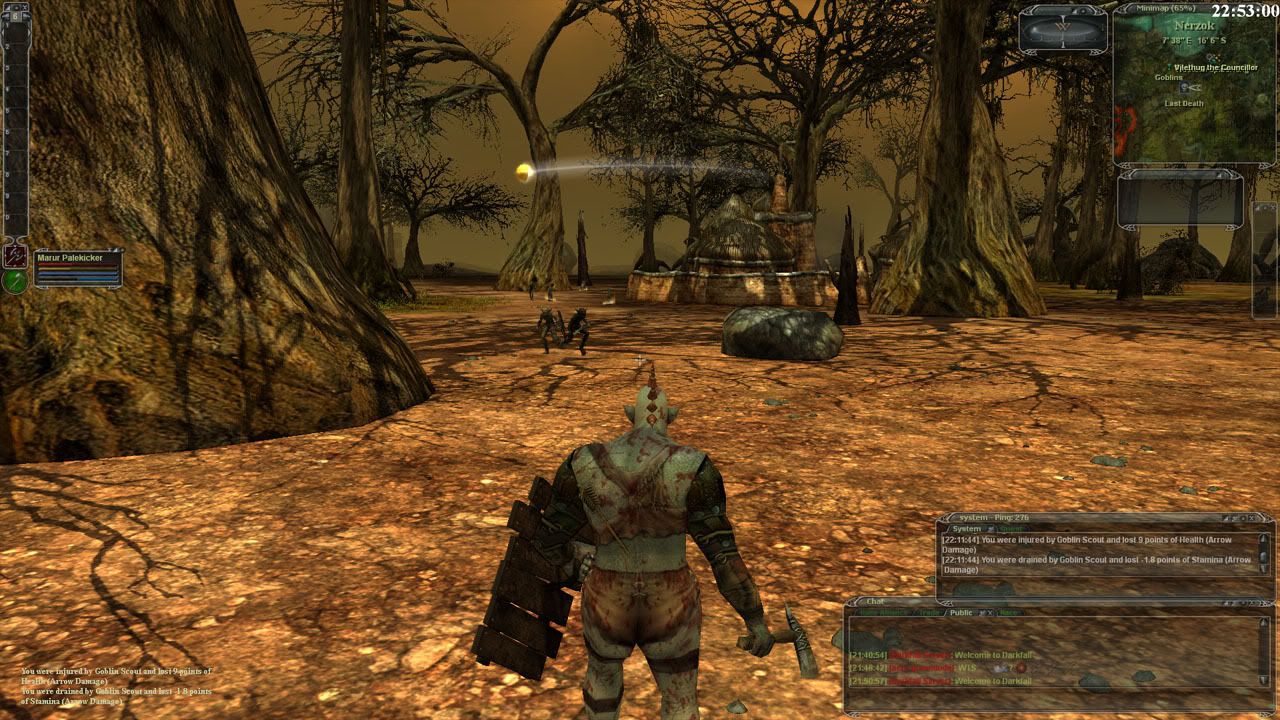1280x720 pixels.
Task: Click the Last Death marker on minimap
Action: 1184,103
